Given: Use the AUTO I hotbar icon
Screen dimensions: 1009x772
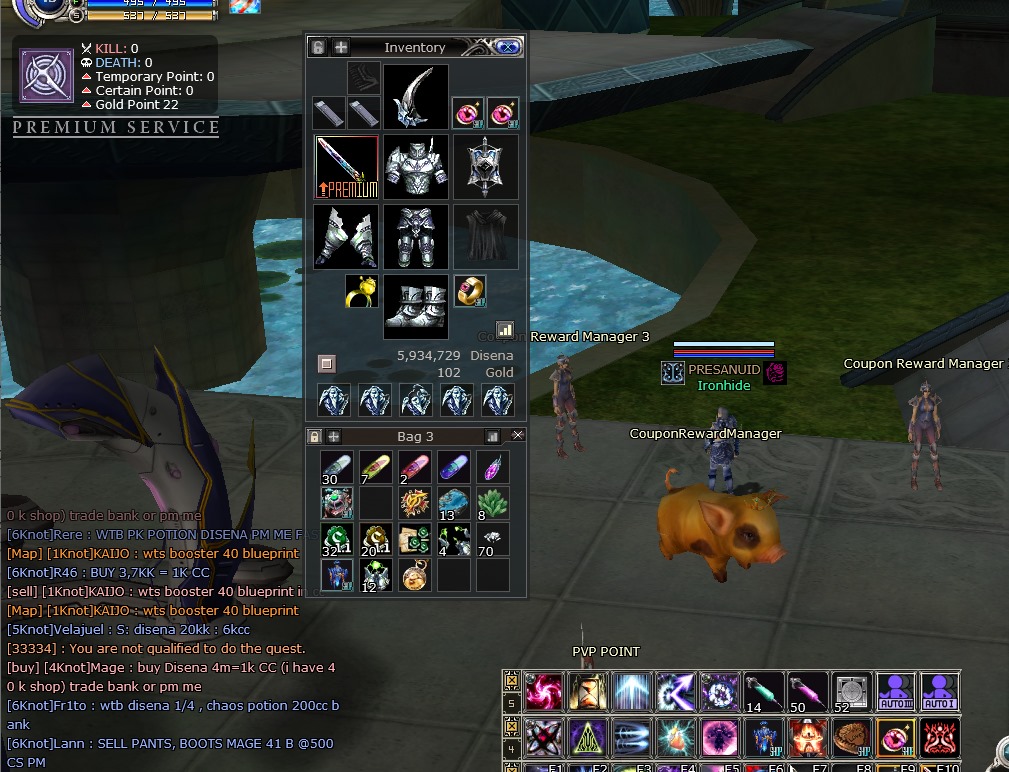Looking at the screenshot, I should click(x=939, y=692).
